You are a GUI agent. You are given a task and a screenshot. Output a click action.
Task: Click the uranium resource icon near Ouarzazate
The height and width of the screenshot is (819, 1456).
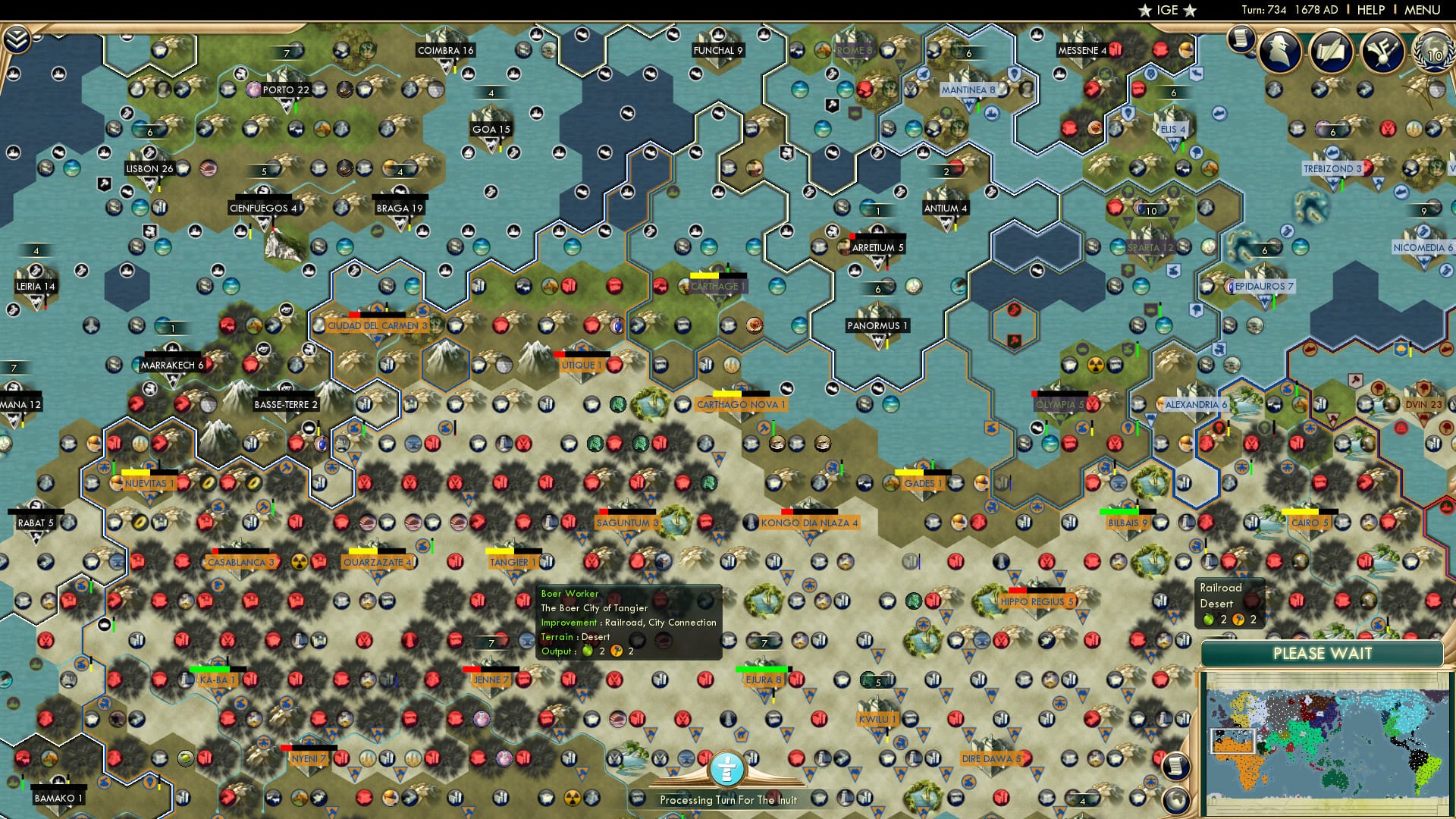(x=300, y=563)
